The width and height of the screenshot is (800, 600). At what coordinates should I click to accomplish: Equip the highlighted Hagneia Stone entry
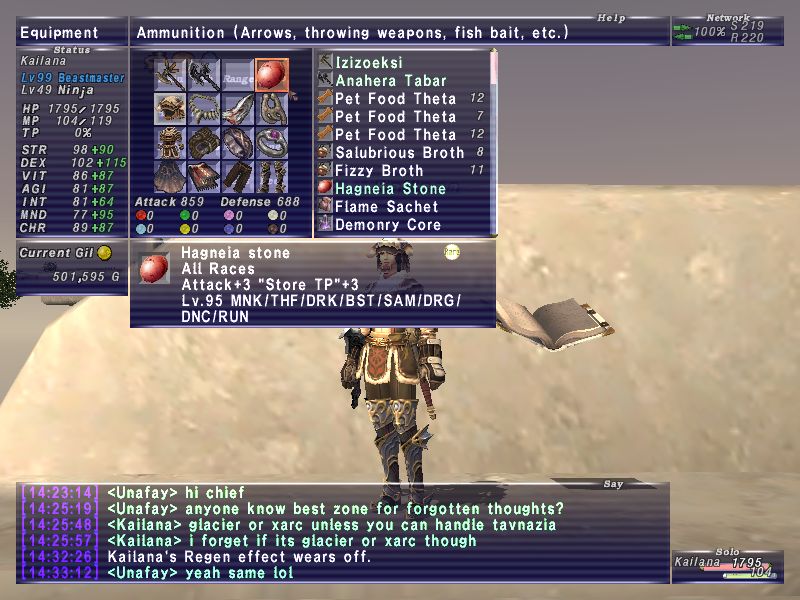coord(389,189)
